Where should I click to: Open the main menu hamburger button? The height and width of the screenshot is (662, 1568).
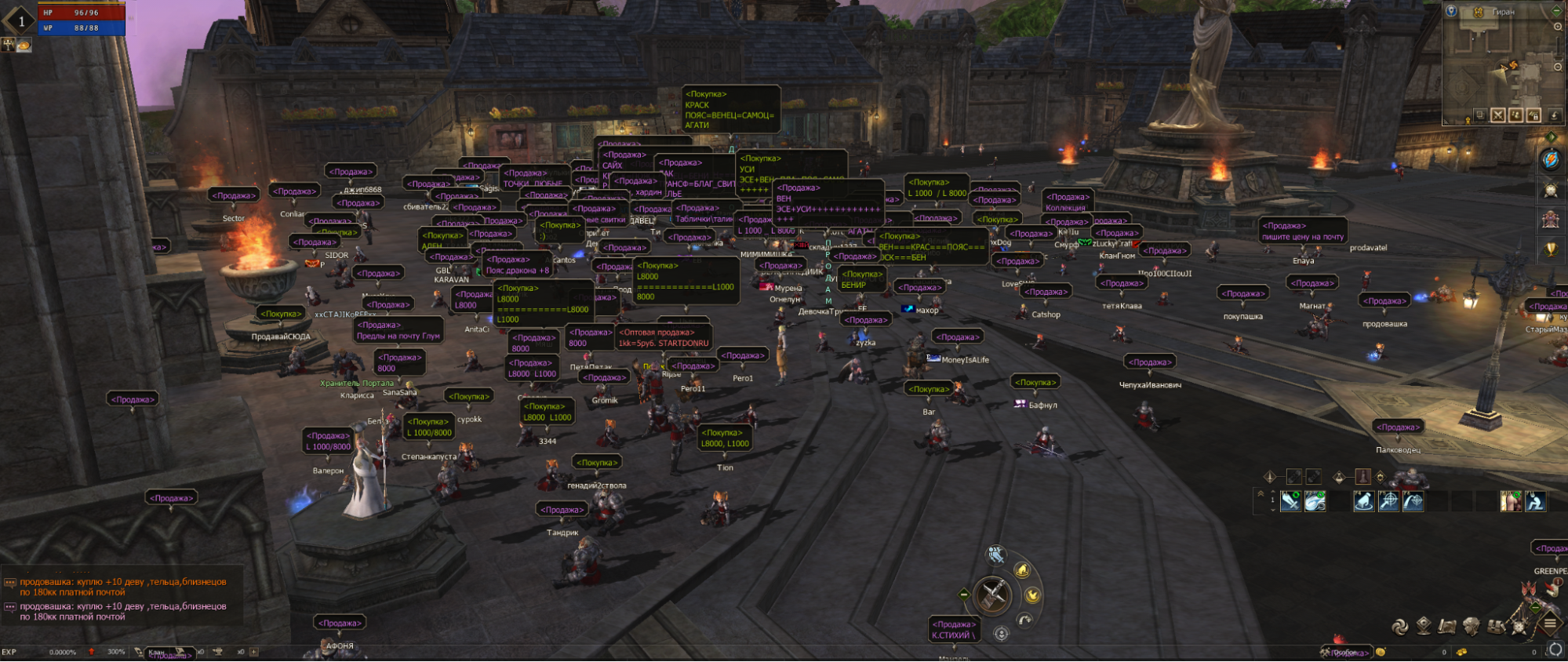tap(1550, 624)
